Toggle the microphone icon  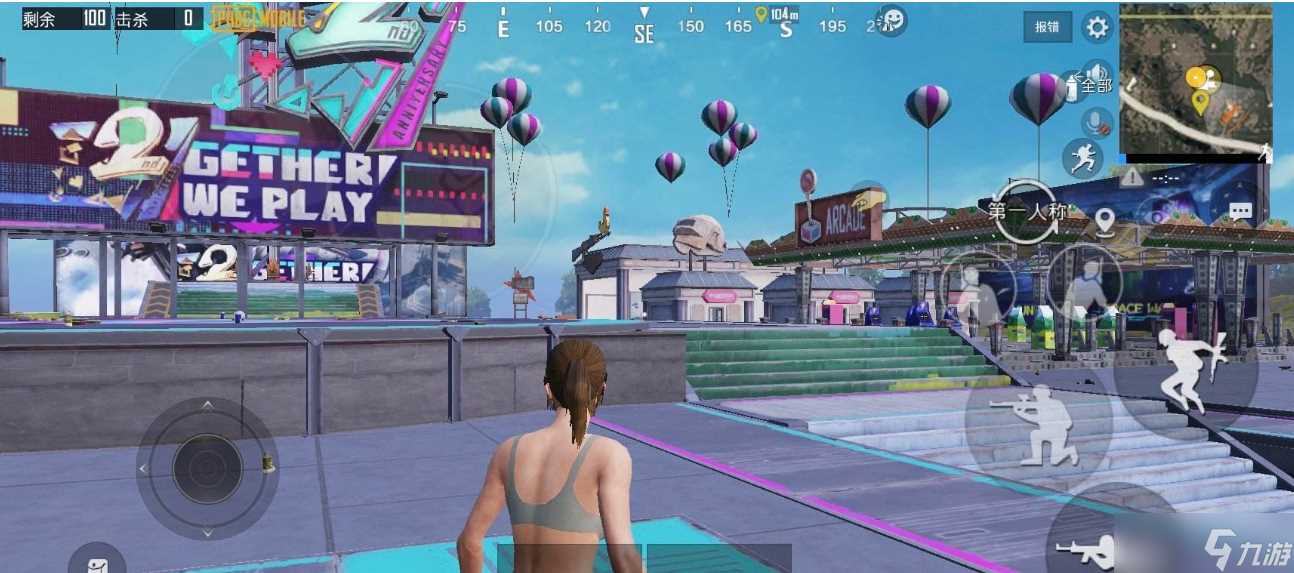pyautogui.click(x=1098, y=123)
